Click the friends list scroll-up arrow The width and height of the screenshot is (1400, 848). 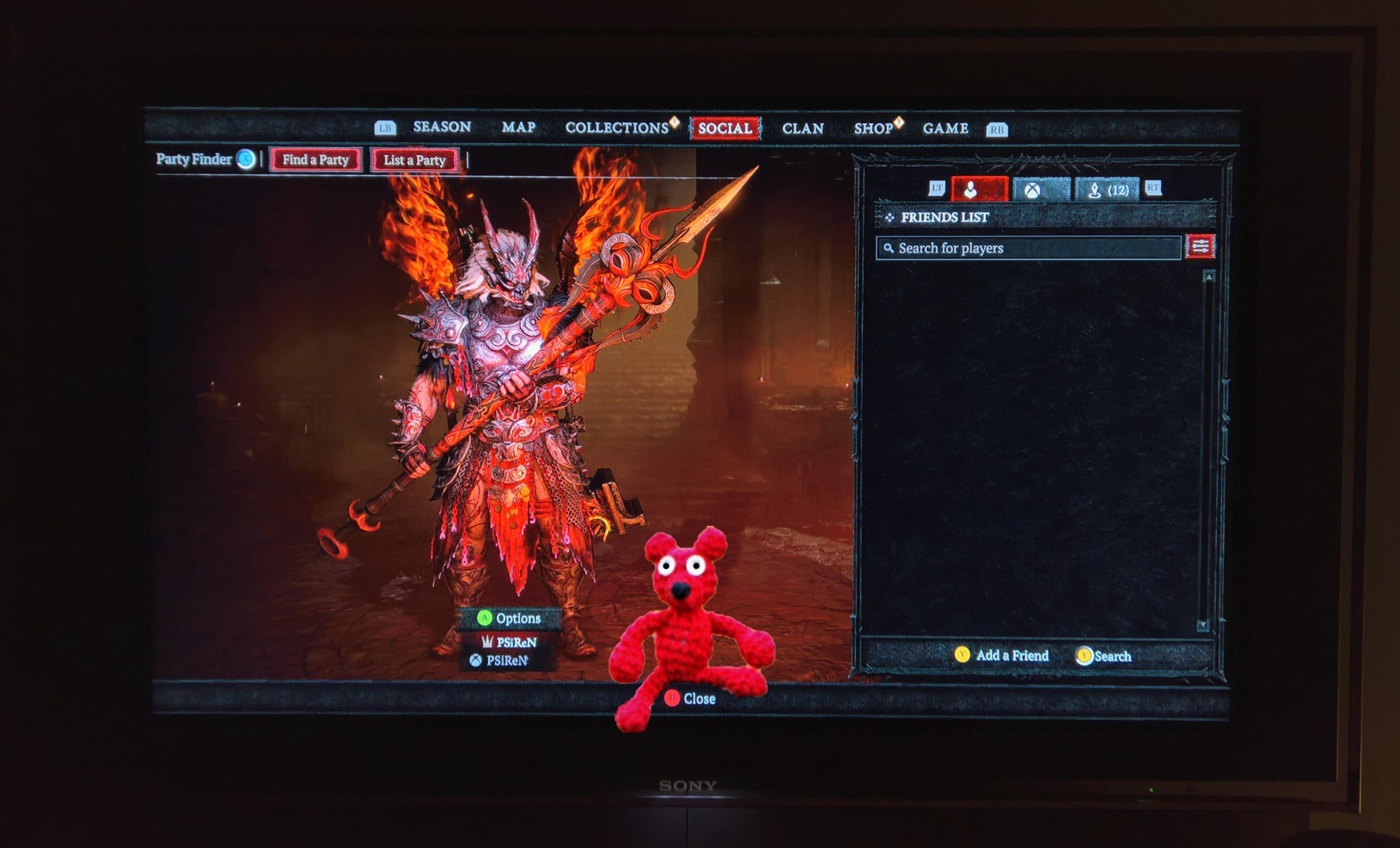pos(1209,277)
